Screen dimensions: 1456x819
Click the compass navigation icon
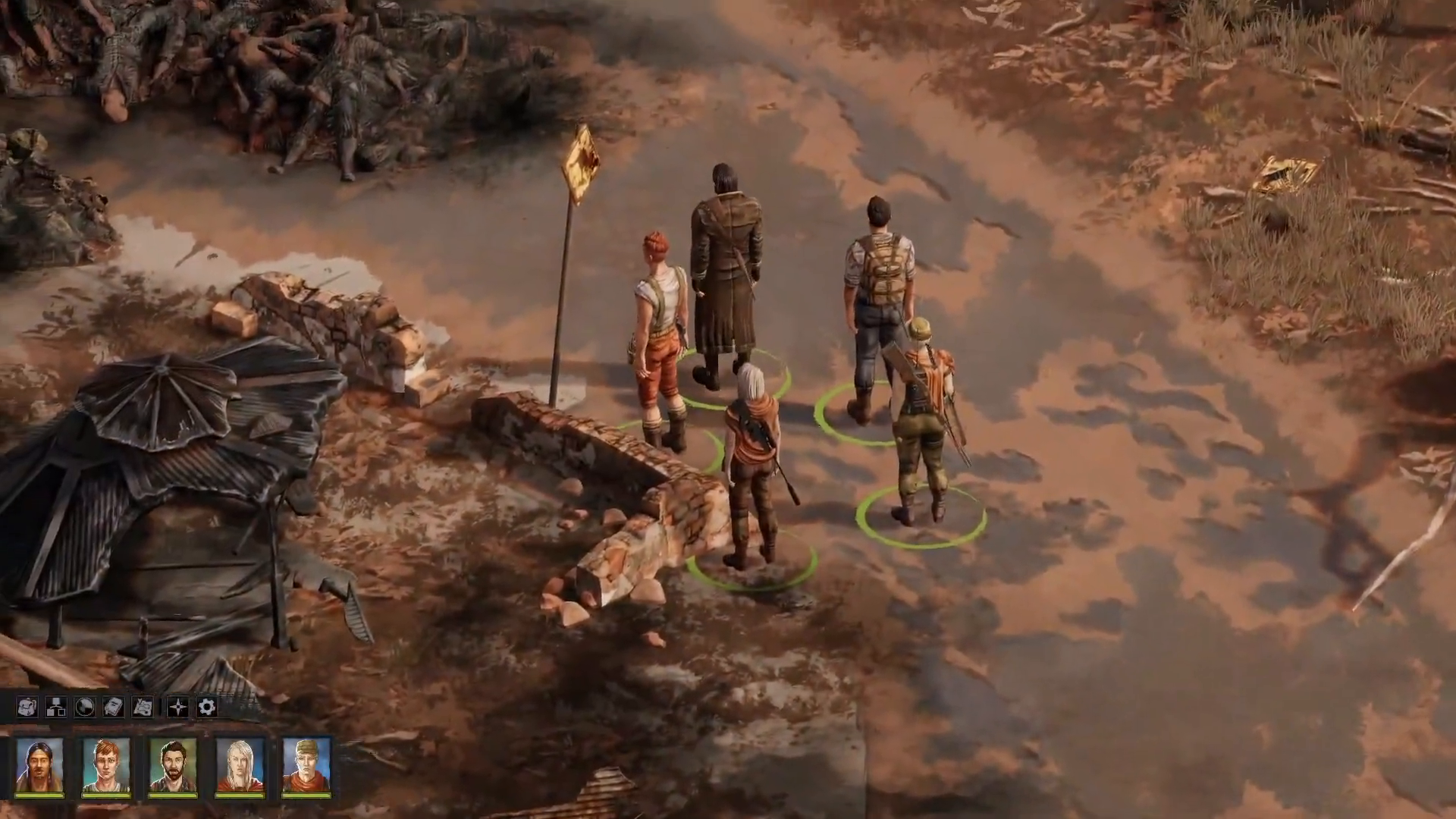(177, 707)
